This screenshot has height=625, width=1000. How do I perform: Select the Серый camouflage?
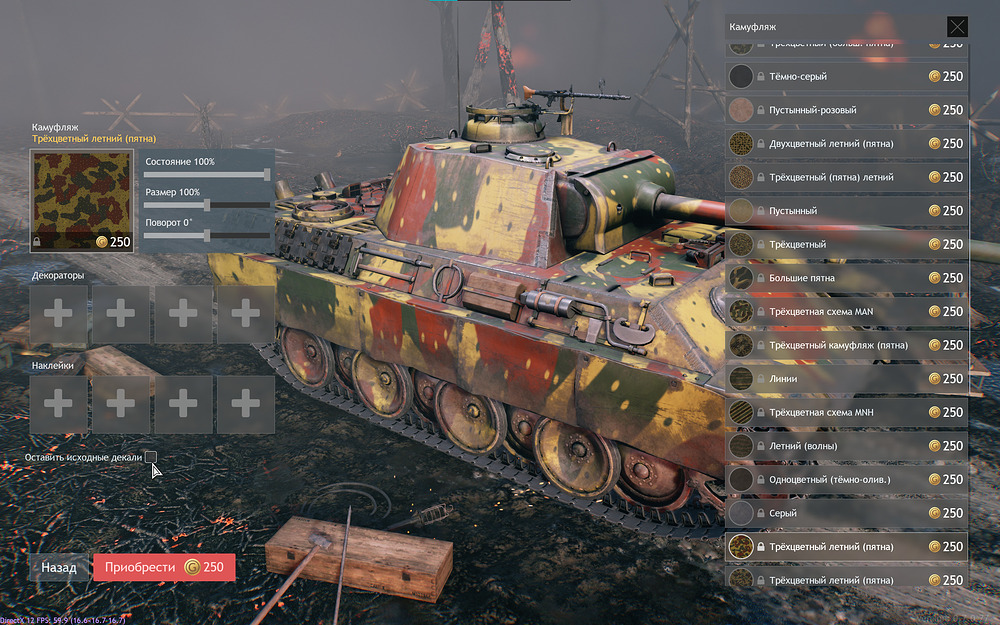tap(846, 513)
